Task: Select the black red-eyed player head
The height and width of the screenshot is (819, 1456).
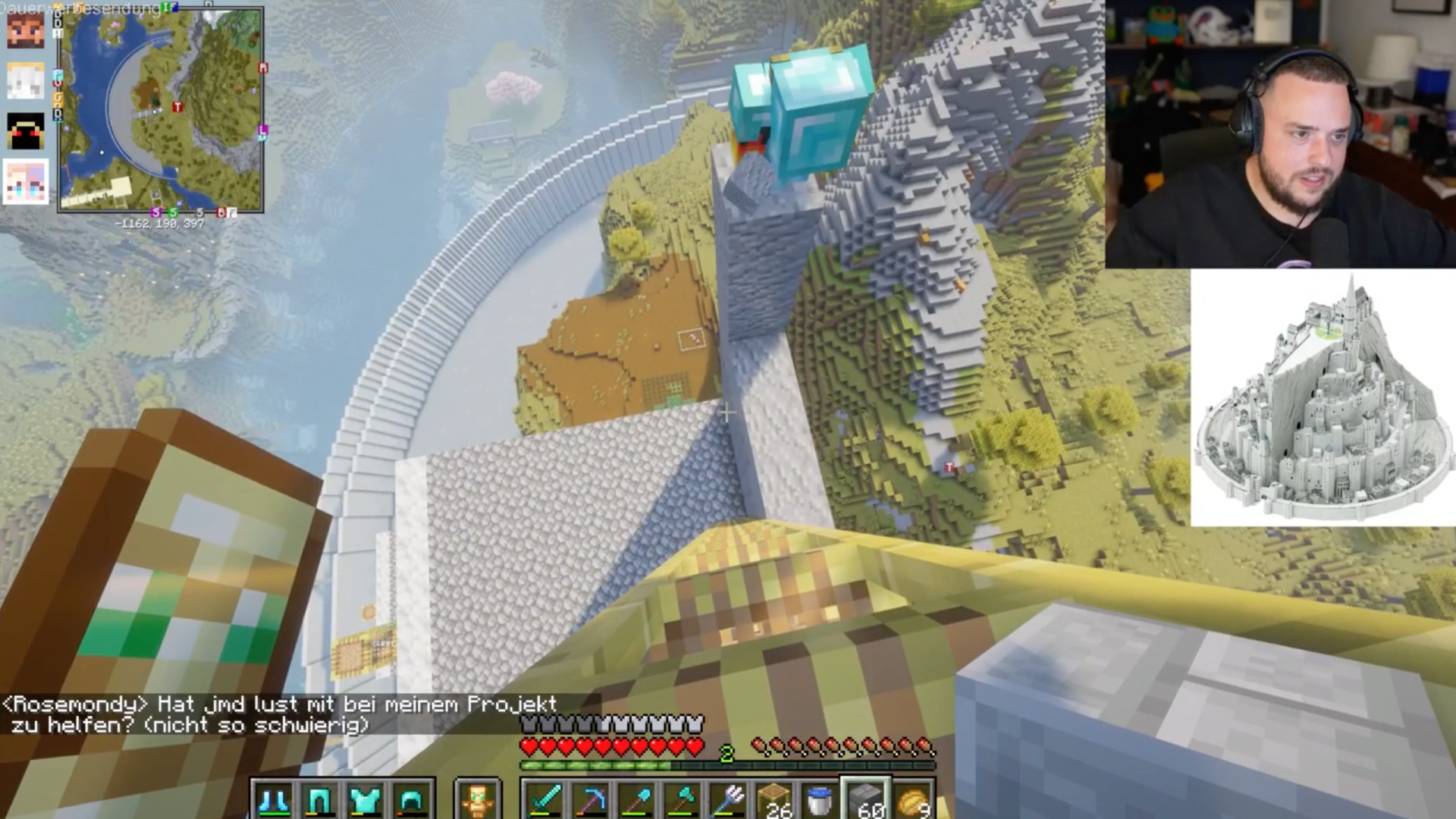Action: (x=26, y=130)
